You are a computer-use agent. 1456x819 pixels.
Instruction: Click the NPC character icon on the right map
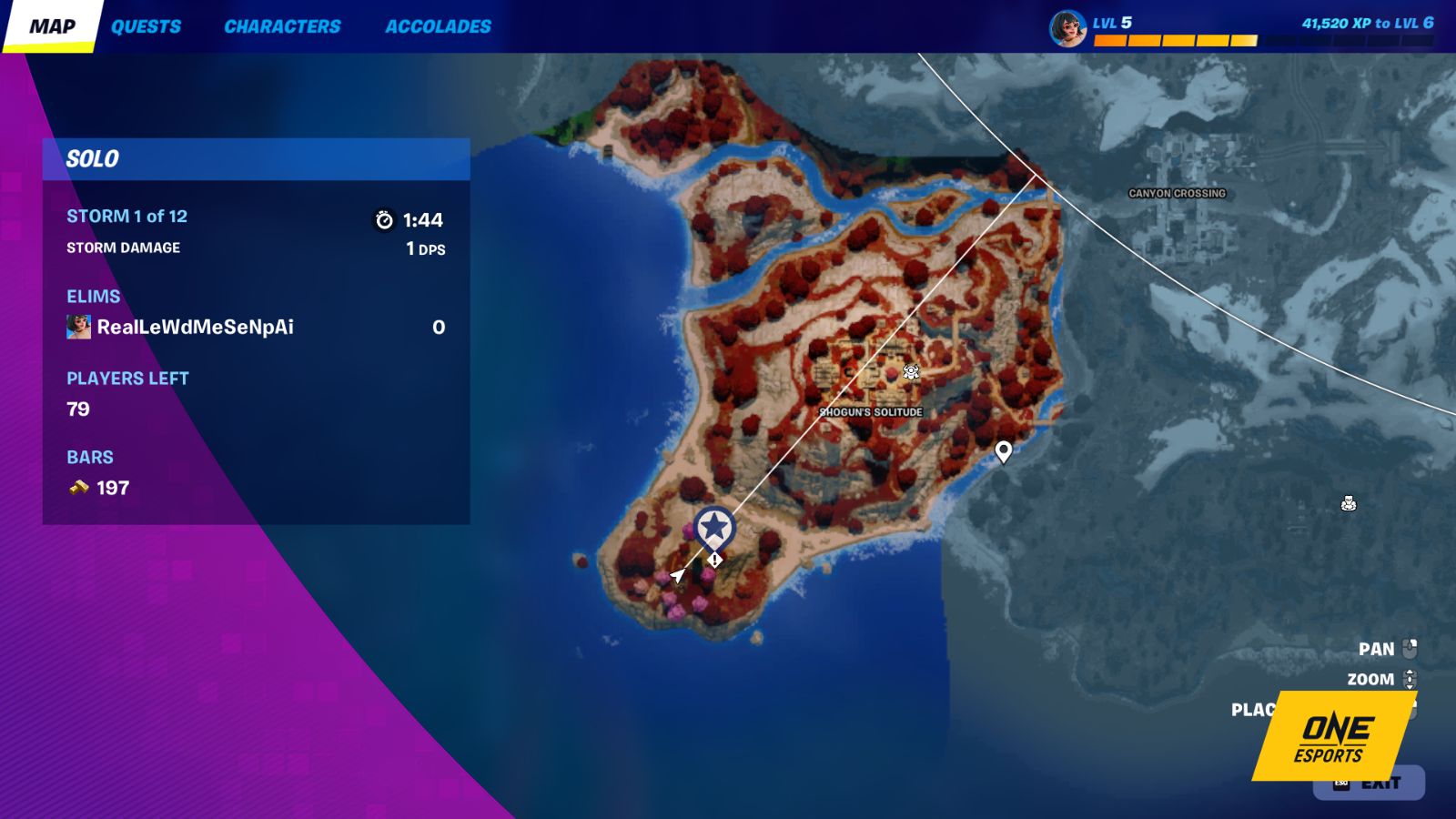coord(1350,503)
